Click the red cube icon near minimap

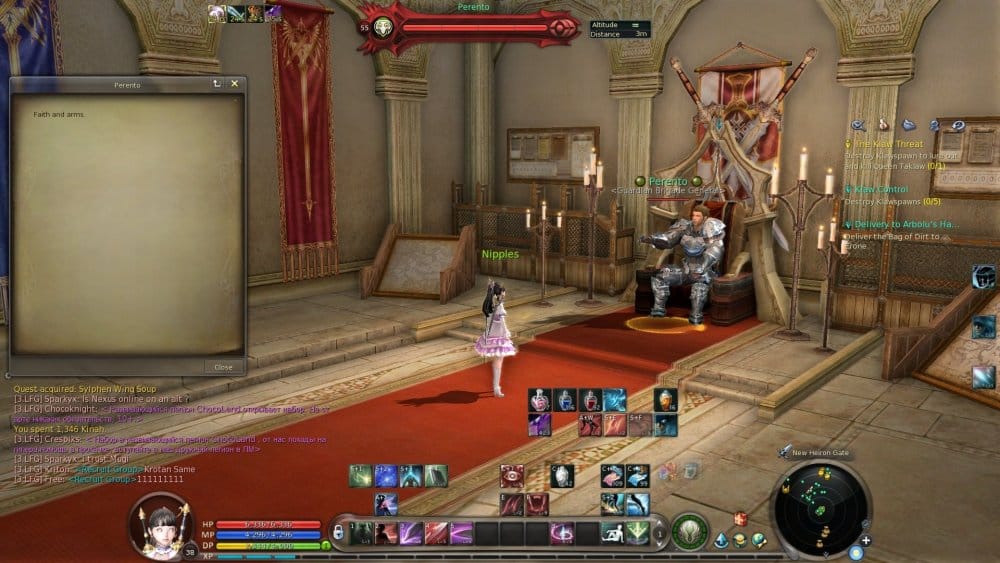click(740, 518)
